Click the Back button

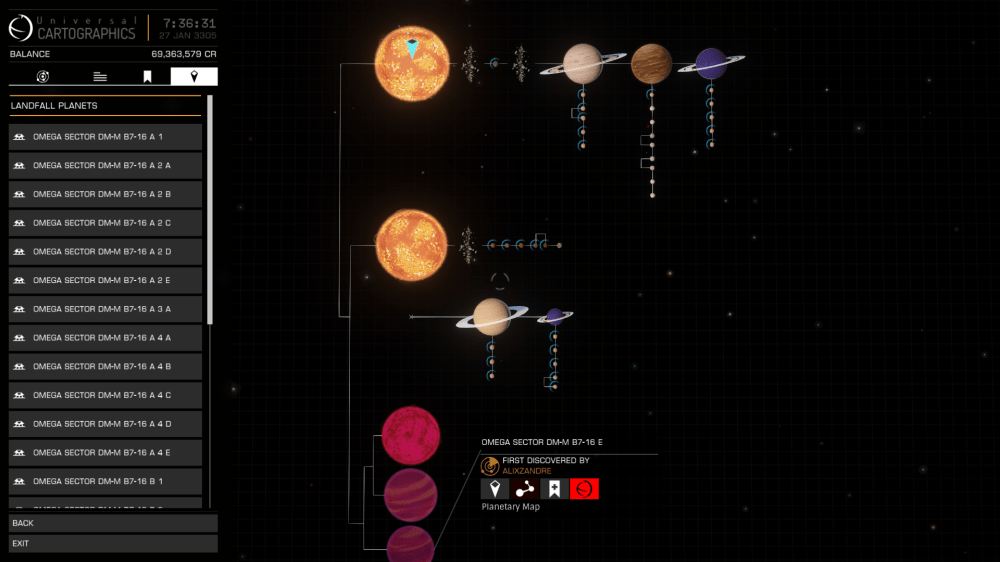point(113,523)
